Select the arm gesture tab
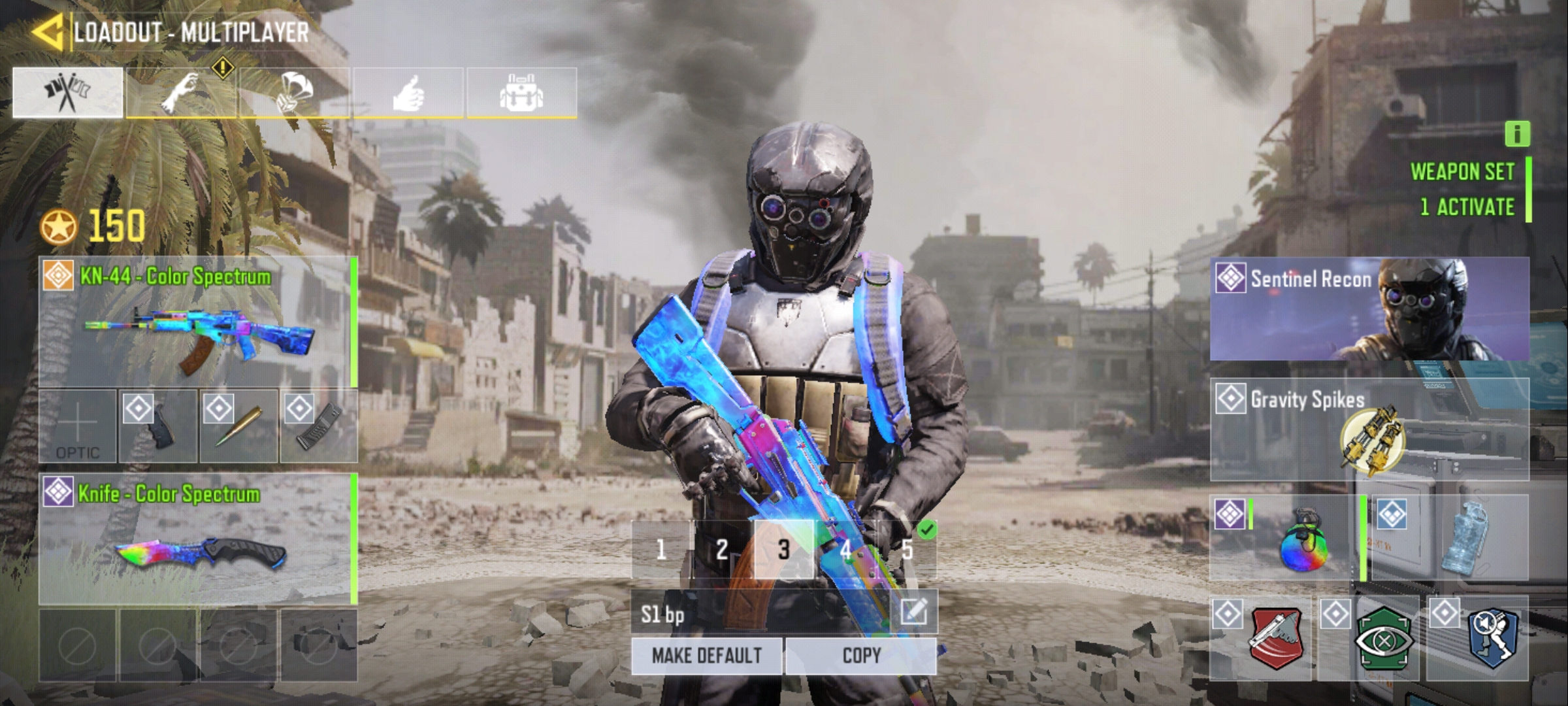The width and height of the screenshot is (1568, 706). 181,93
